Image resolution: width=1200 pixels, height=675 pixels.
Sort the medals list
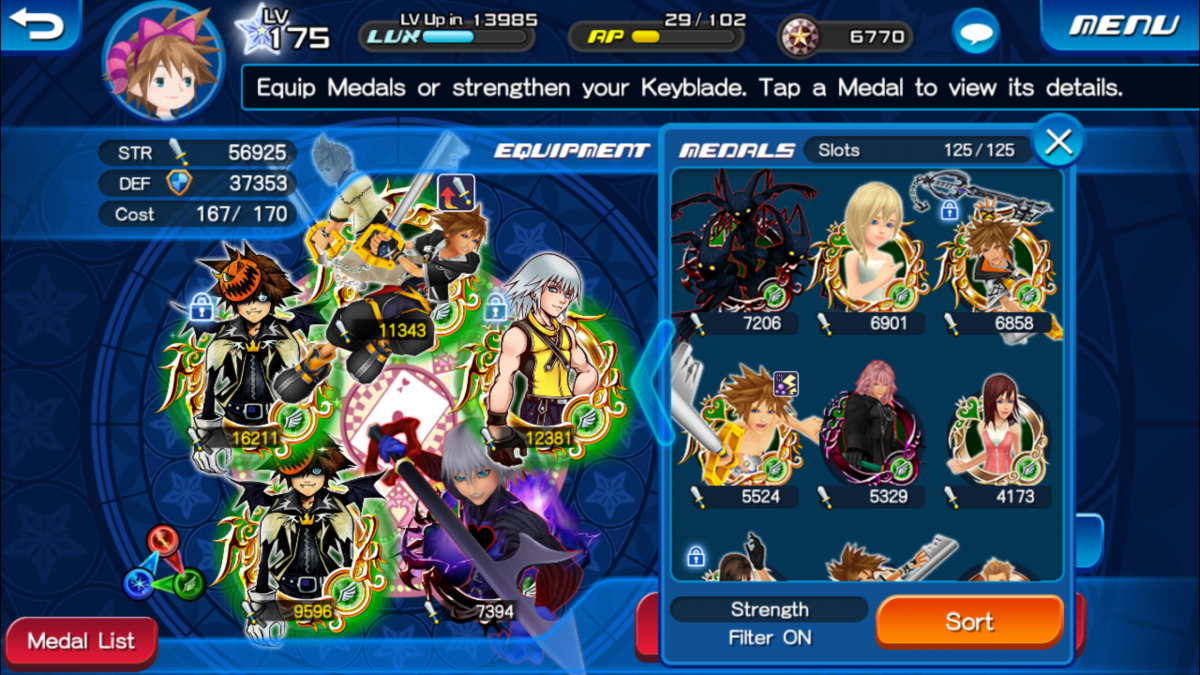[969, 621]
